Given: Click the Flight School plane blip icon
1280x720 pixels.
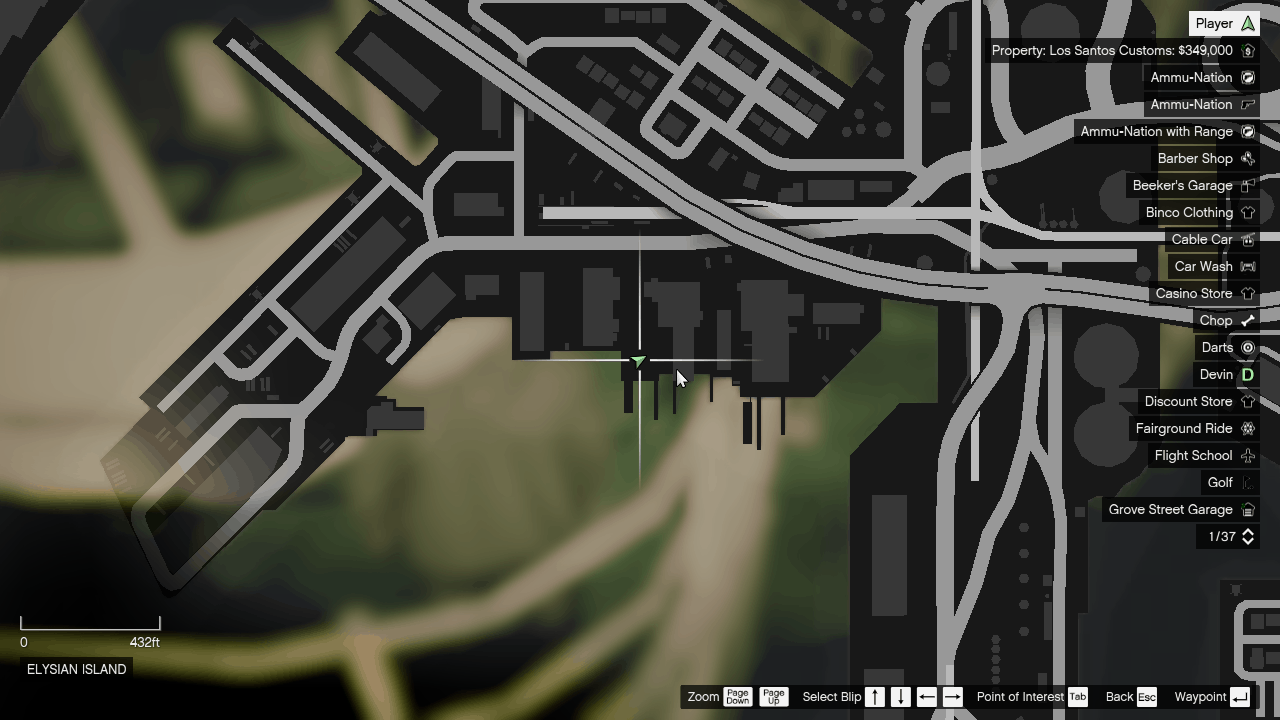Looking at the screenshot, I should point(1248,455).
